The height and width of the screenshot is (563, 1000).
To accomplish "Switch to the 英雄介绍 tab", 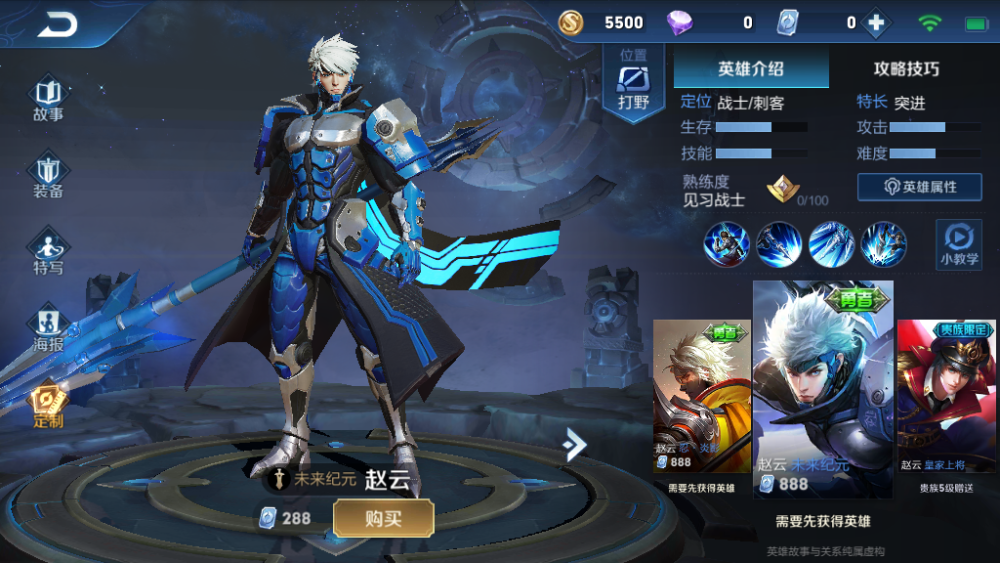I will pyautogui.click(x=751, y=69).
